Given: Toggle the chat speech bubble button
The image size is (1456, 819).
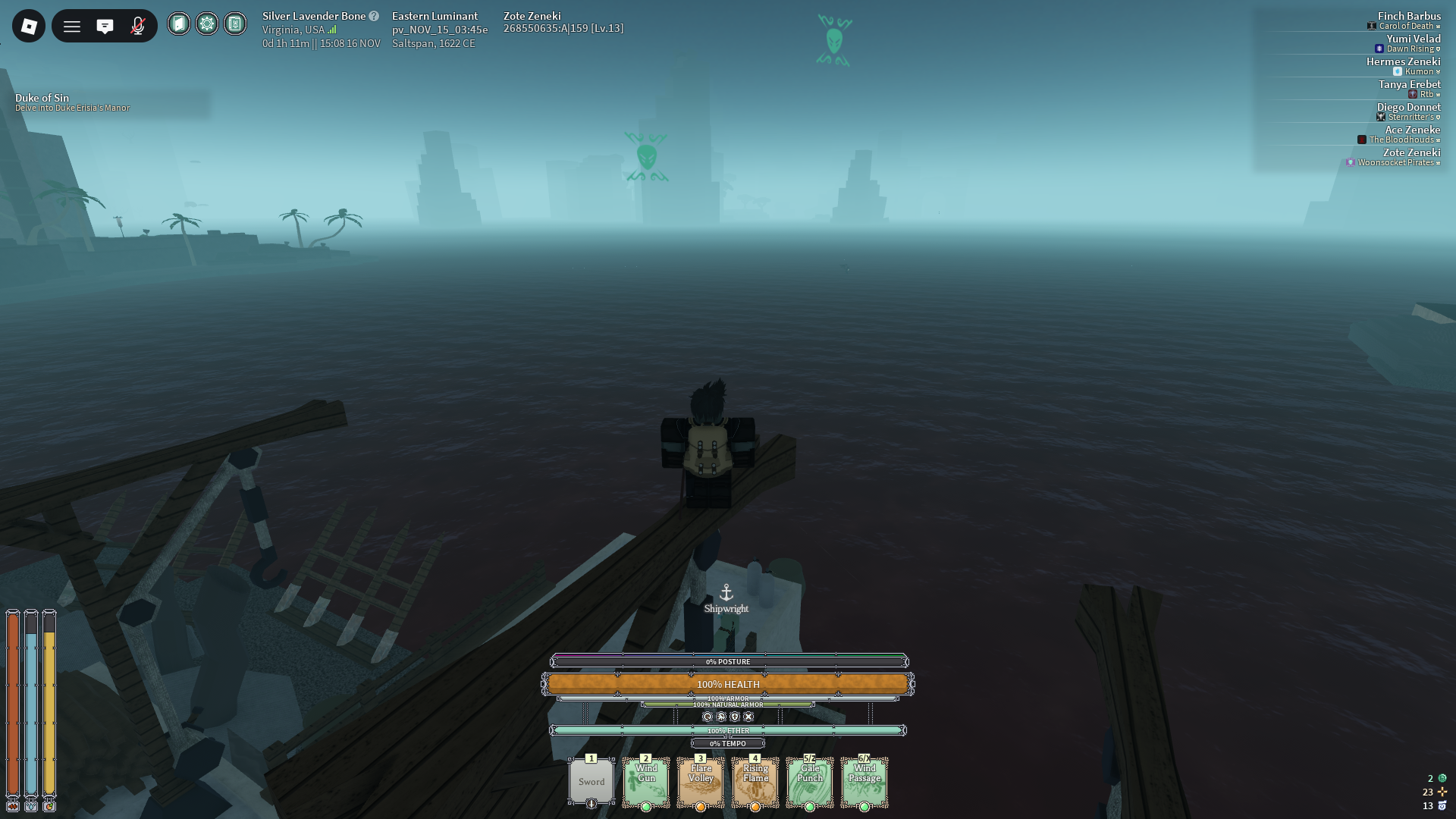Looking at the screenshot, I should tap(105, 27).
